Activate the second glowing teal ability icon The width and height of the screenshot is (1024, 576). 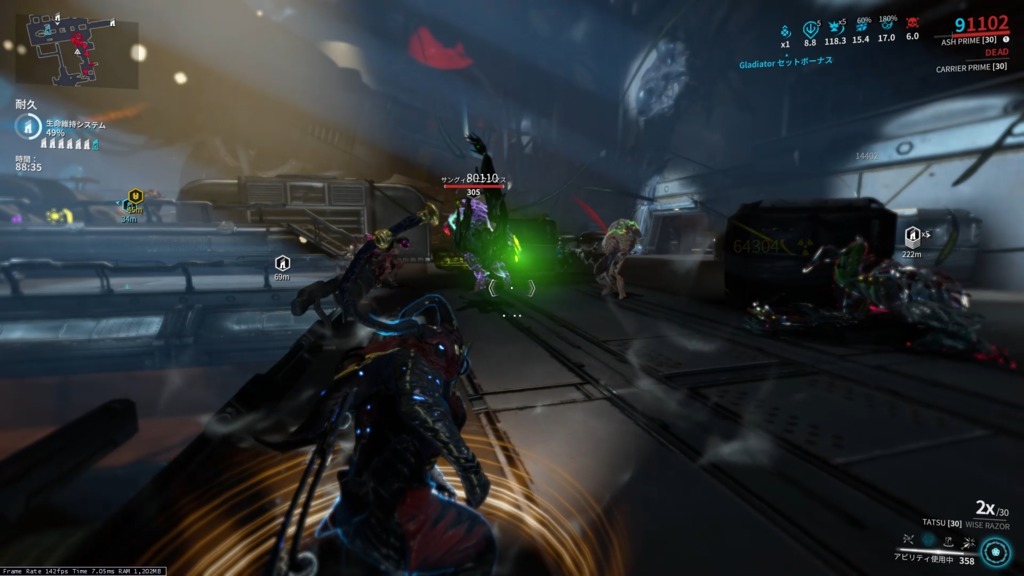pos(927,538)
